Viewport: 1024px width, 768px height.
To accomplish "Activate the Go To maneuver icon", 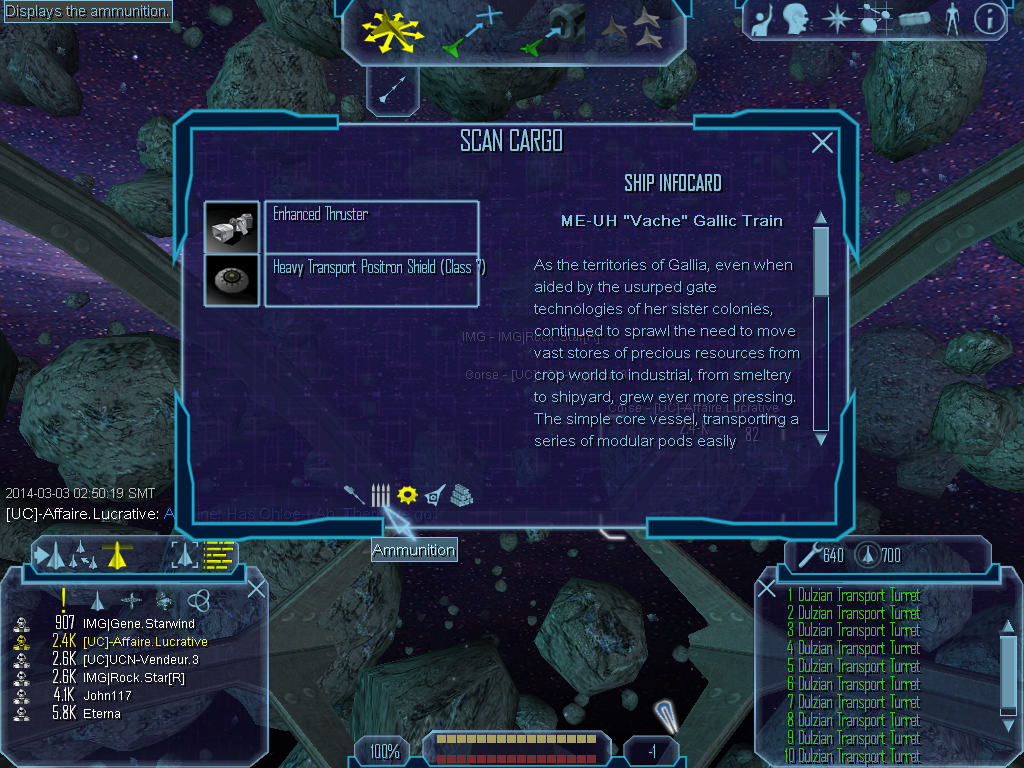I will coord(470,32).
